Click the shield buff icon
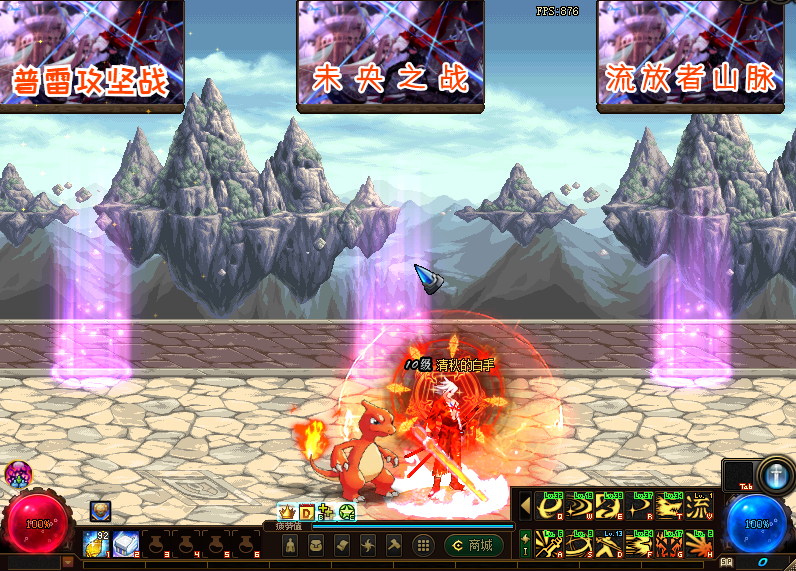The image size is (796, 571). pyautogui.click(x=100, y=511)
